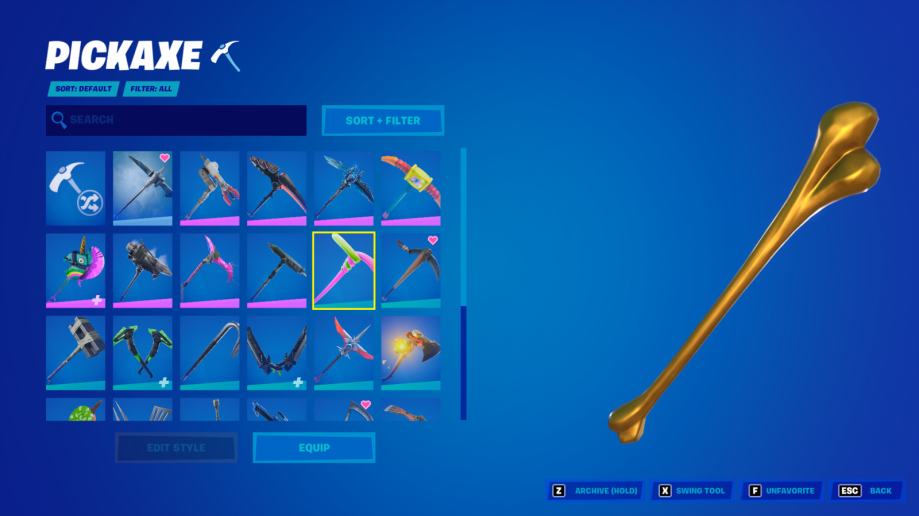919x516 pixels.
Task: Choose the favorited brown wooden pickaxe
Action: click(x=410, y=270)
